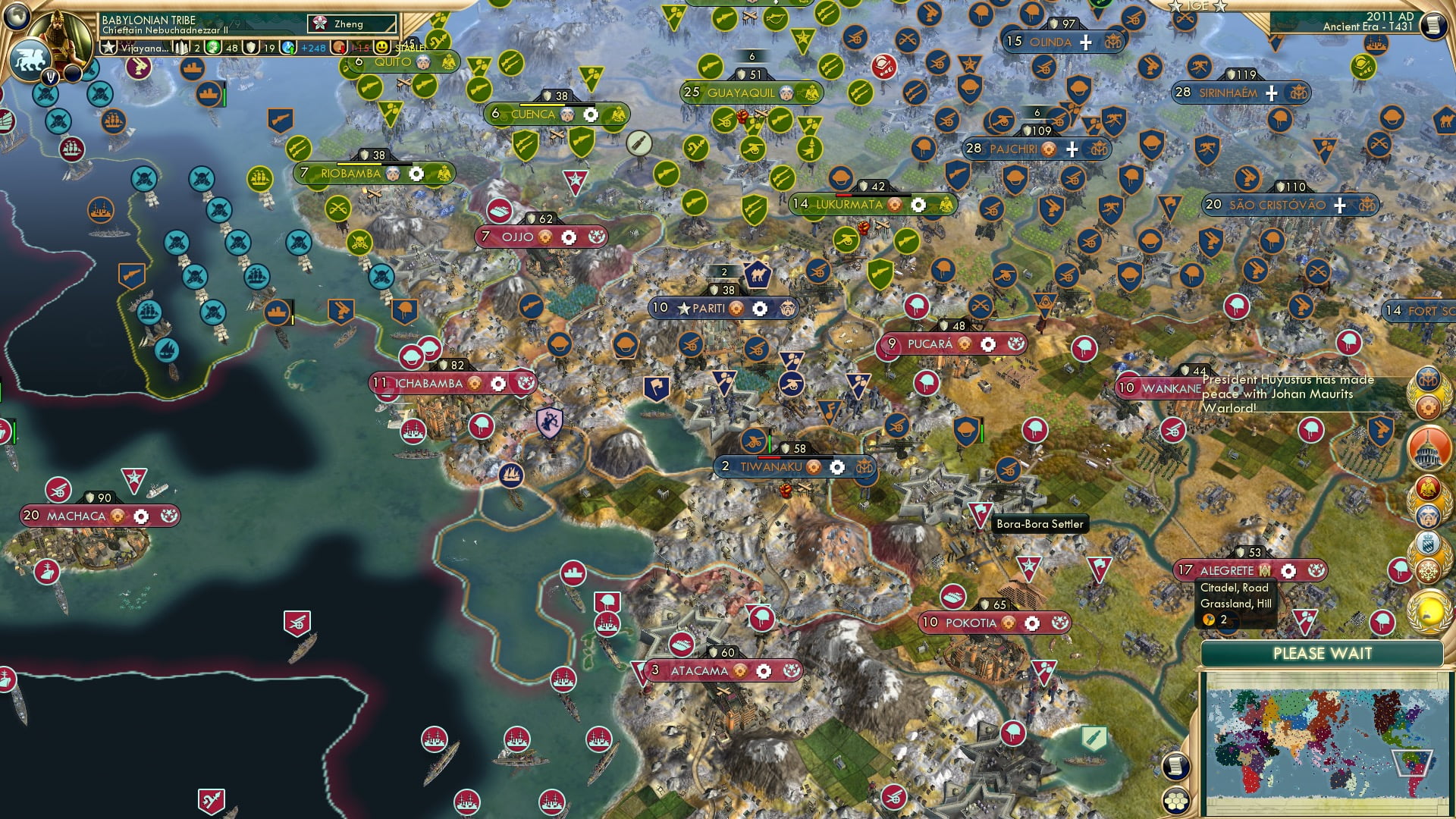Toggle strategic view with the top-left globe icon
The height and width of the screenshot is (819, 1456).
[x=17, y=18]
